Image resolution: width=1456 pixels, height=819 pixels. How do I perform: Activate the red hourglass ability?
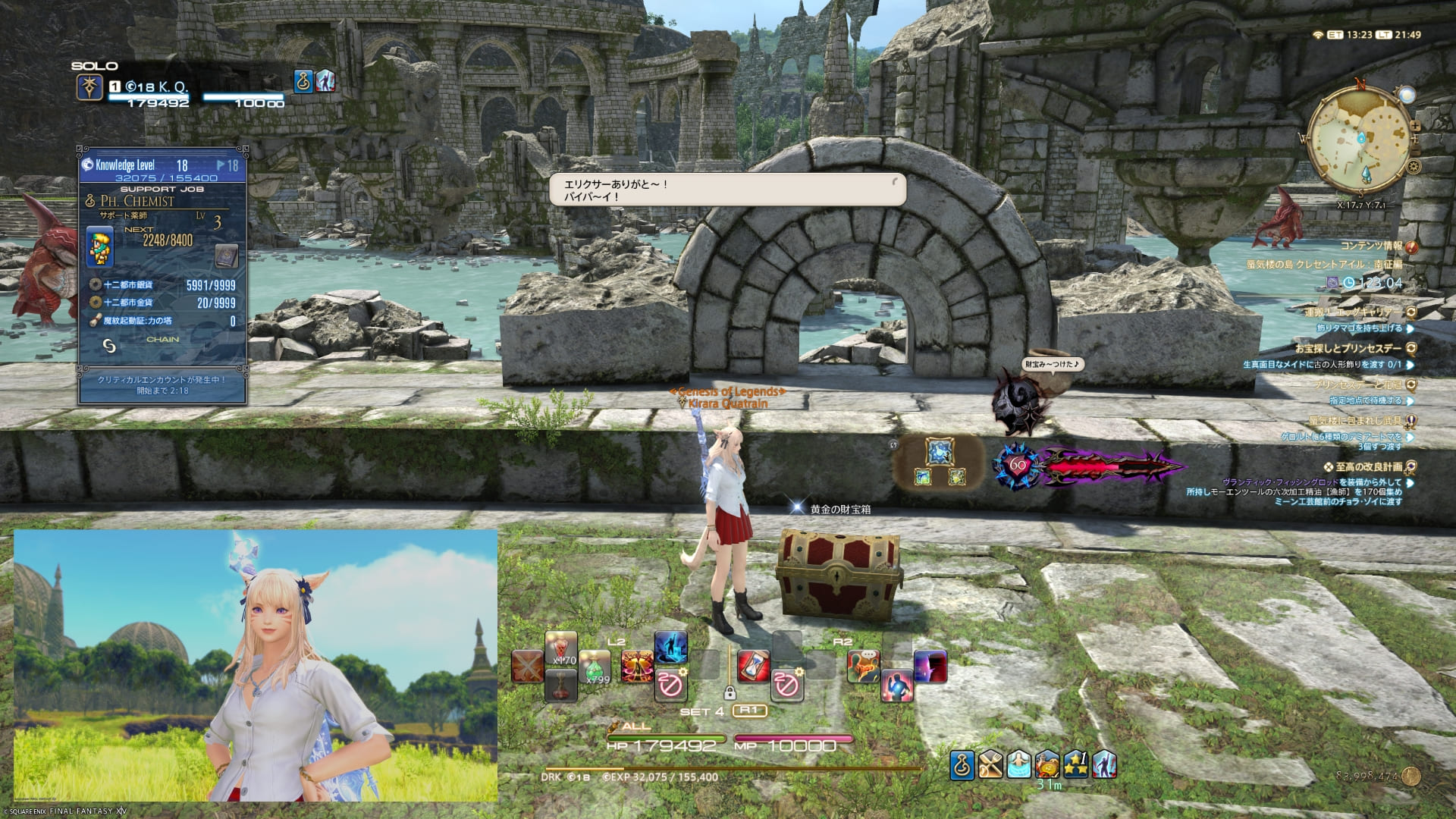tap(752, 666)
